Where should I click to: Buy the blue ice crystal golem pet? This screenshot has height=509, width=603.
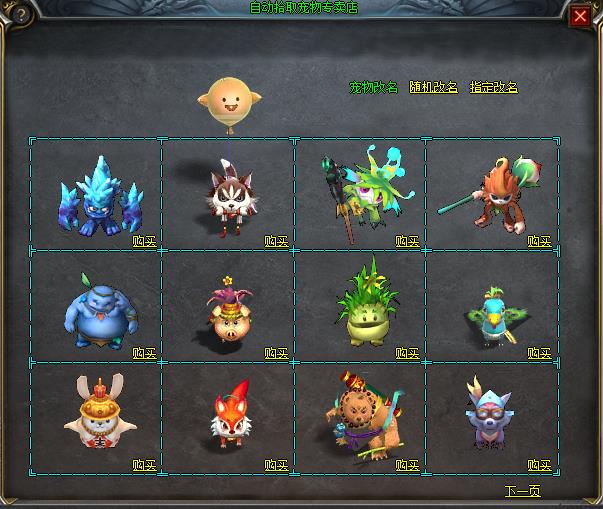144,241
